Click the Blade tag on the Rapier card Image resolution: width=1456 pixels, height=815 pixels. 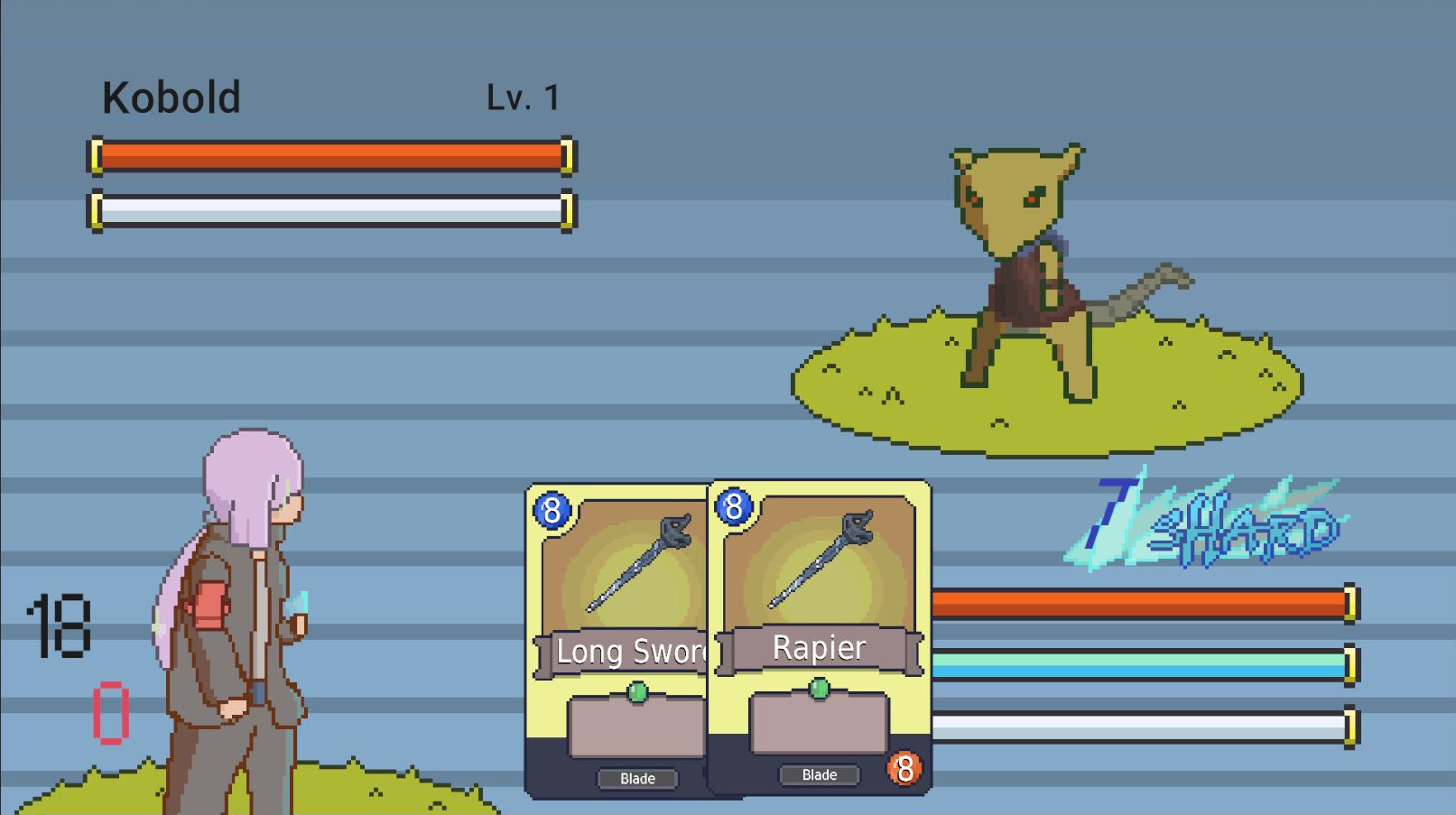pyautogui.click(x=818, y=773)
